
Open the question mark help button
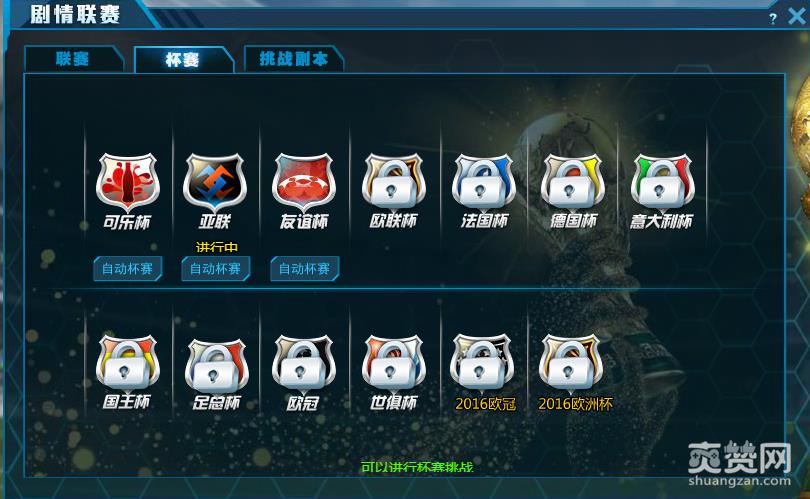pos(773,19)
